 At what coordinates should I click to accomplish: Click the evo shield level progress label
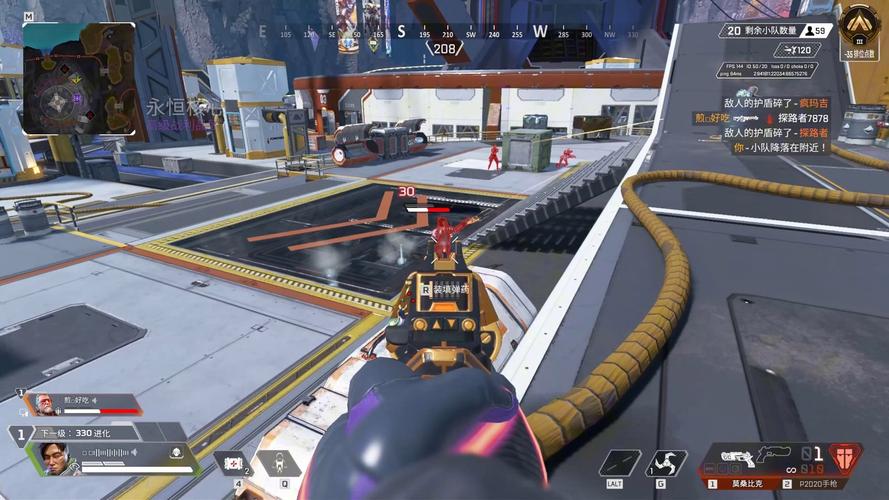(75, 433)
